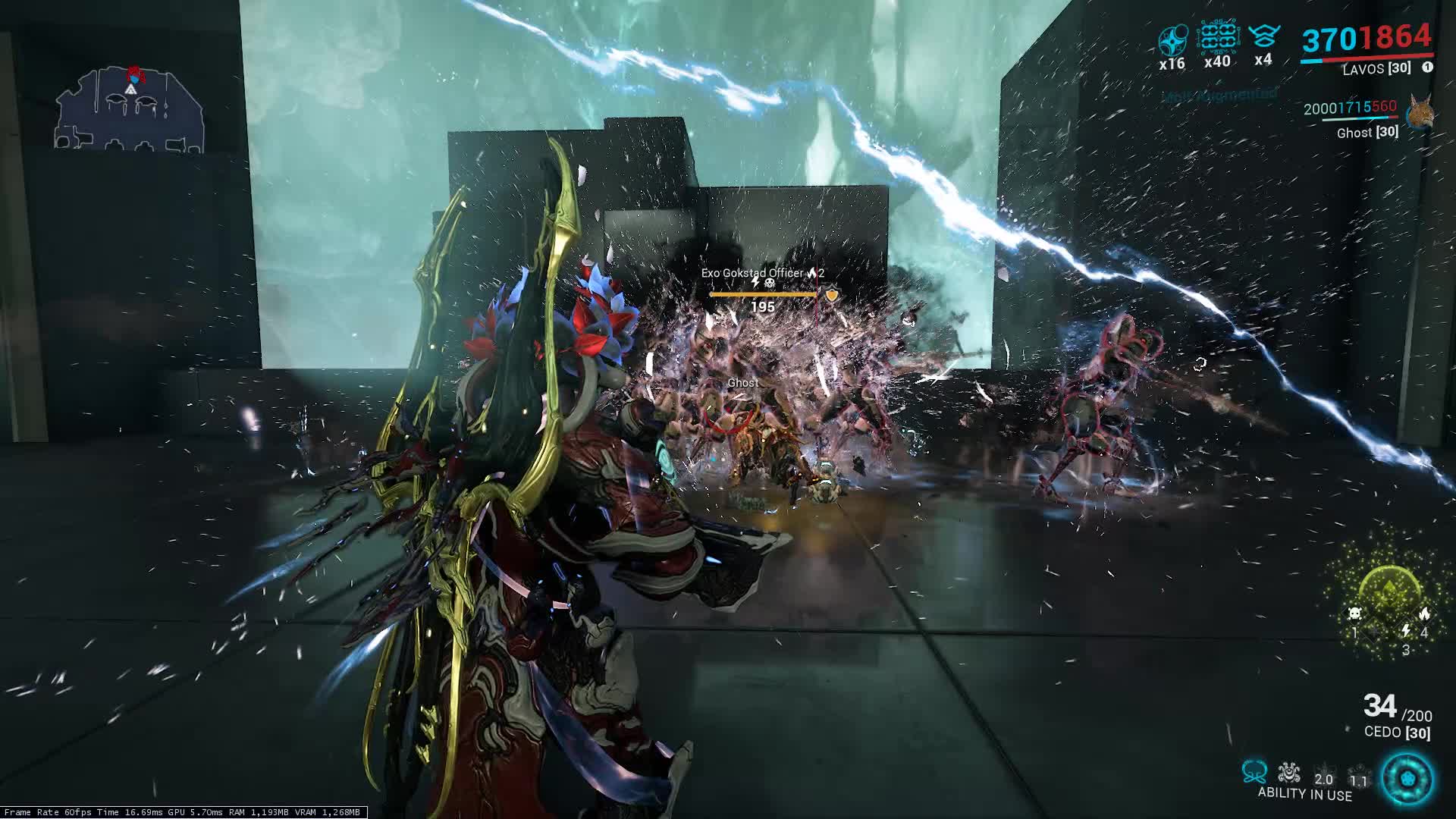Choose the heat flame element icon
Image resolution: width=1456 pixels, height=819 pixels.
pyautogui.click(x=1424, y=613)
